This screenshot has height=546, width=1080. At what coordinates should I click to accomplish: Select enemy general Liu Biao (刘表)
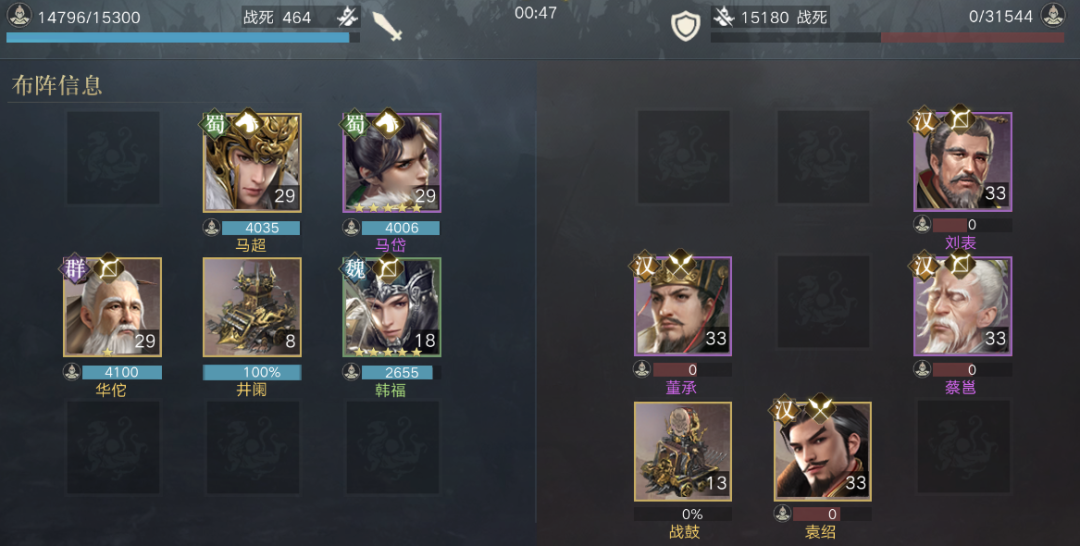point(962,162)
